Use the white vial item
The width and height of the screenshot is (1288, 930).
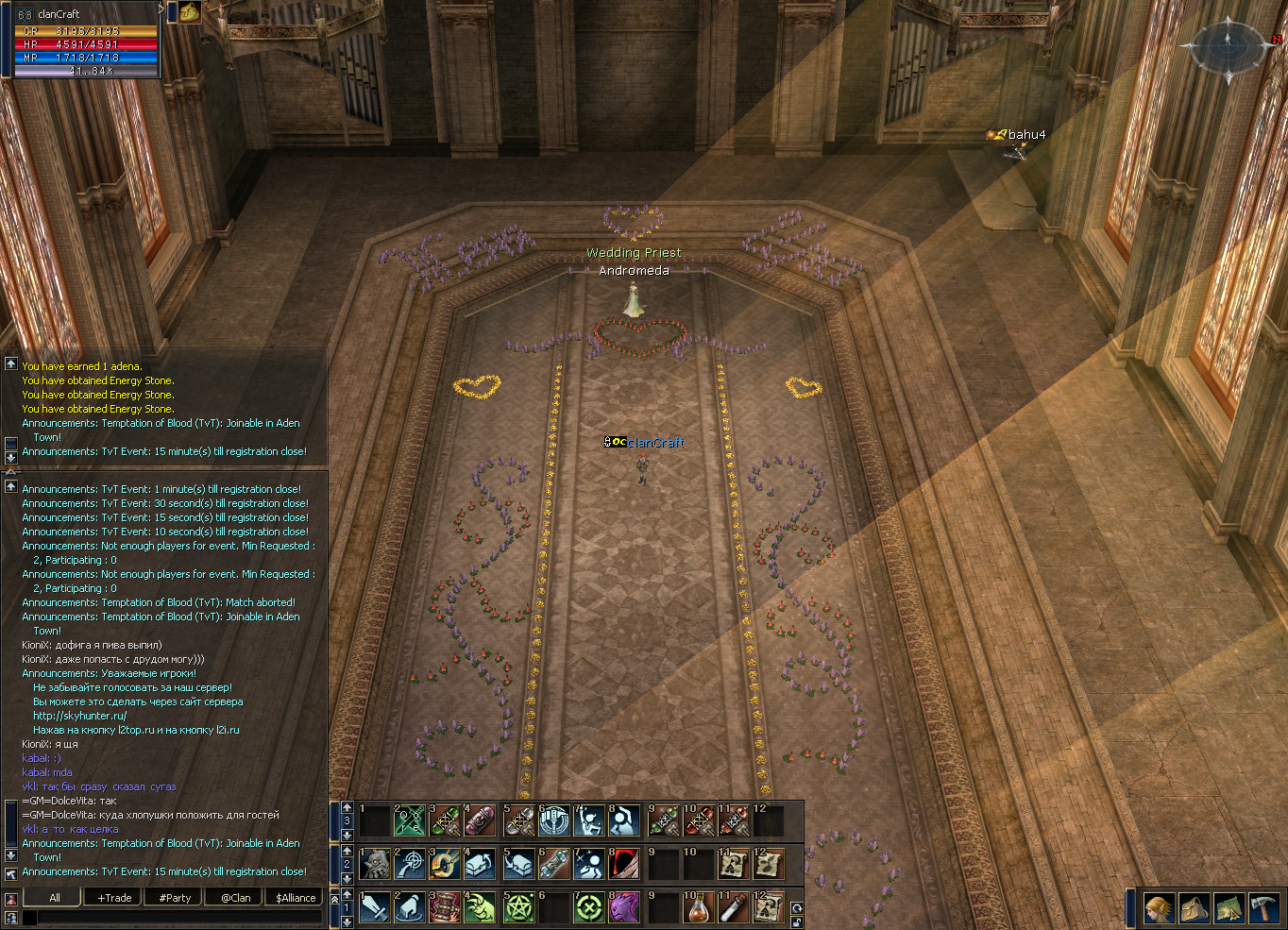[734, 908]
